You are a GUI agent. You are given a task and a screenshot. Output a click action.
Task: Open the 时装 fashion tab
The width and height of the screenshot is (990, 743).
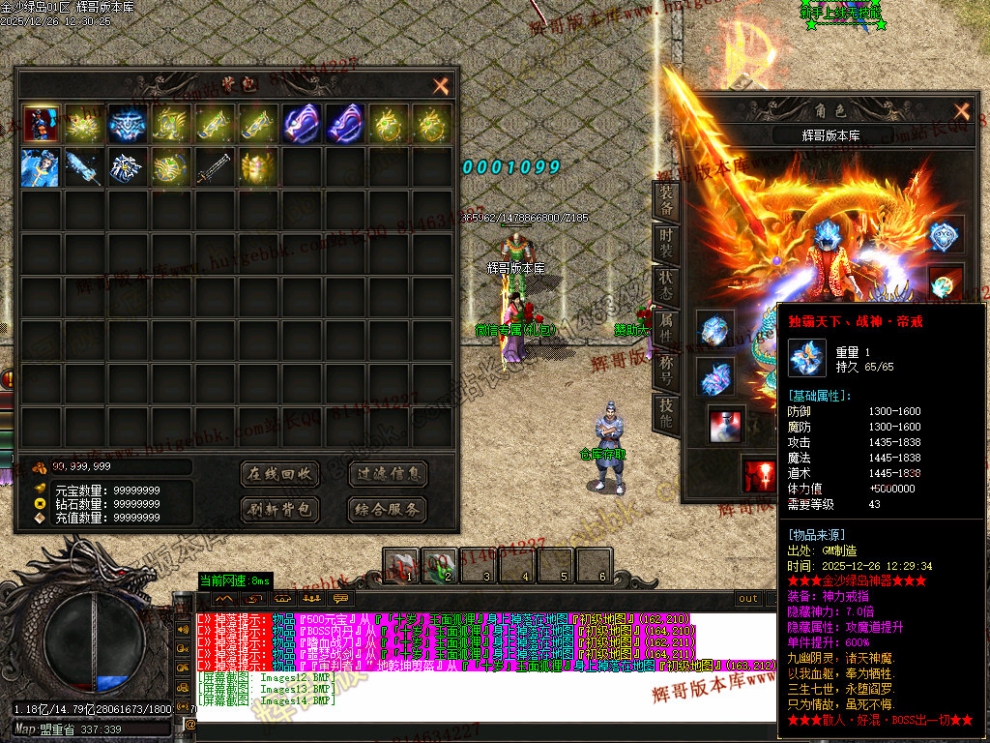666,243
